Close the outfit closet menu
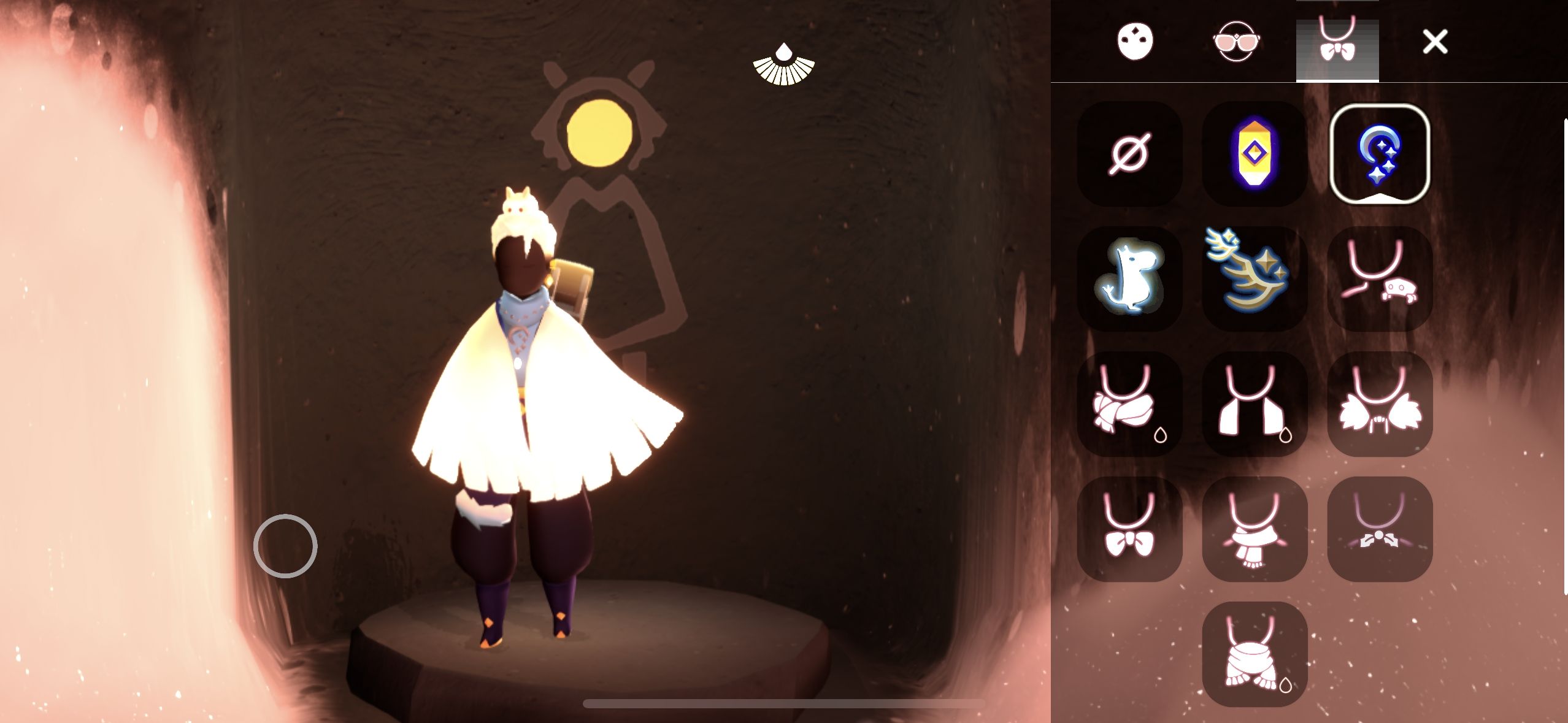Screen dimensions: 1568x723 1435,42
